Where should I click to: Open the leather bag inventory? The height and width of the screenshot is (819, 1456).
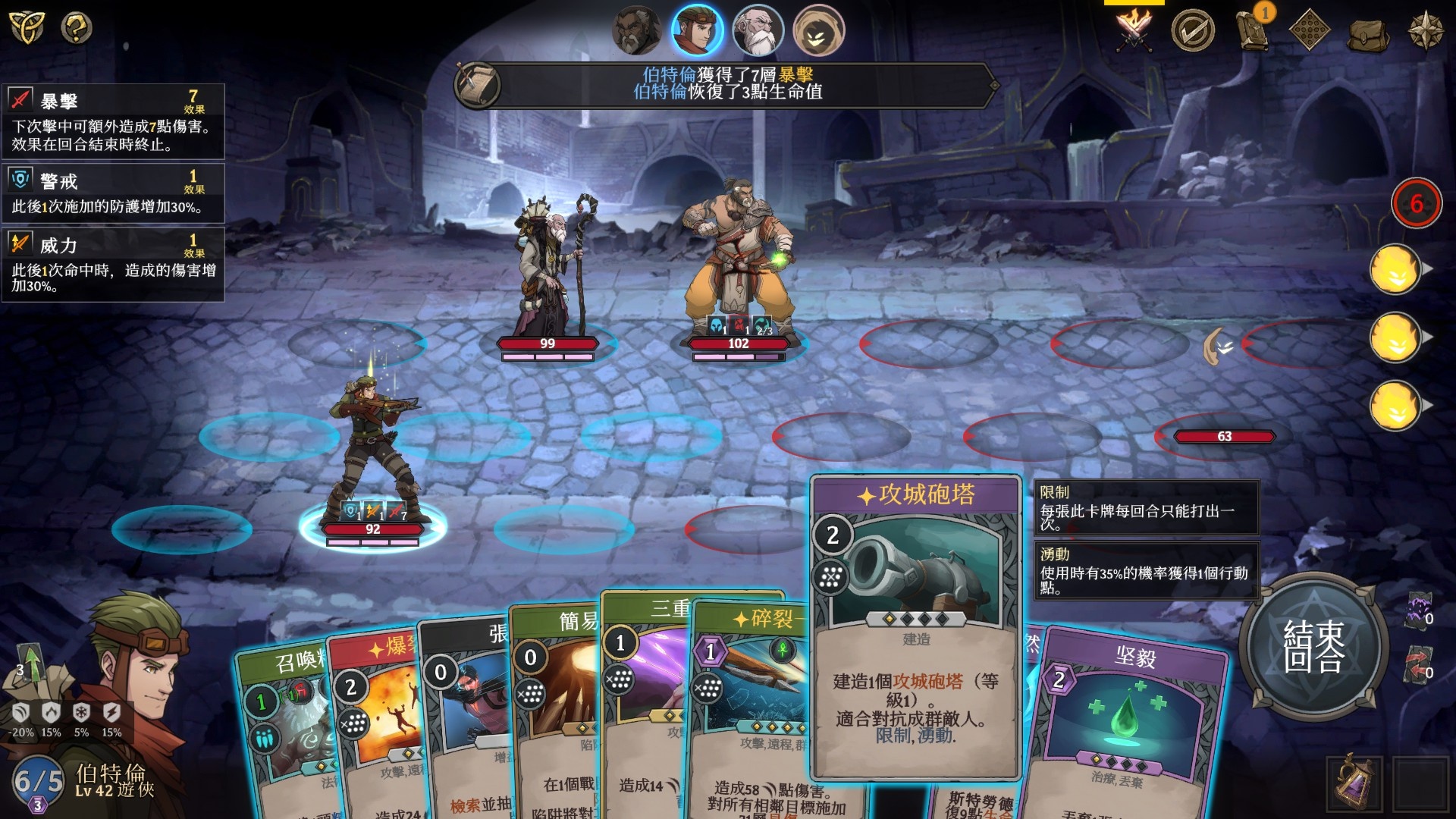click(x=1367, y=33)
